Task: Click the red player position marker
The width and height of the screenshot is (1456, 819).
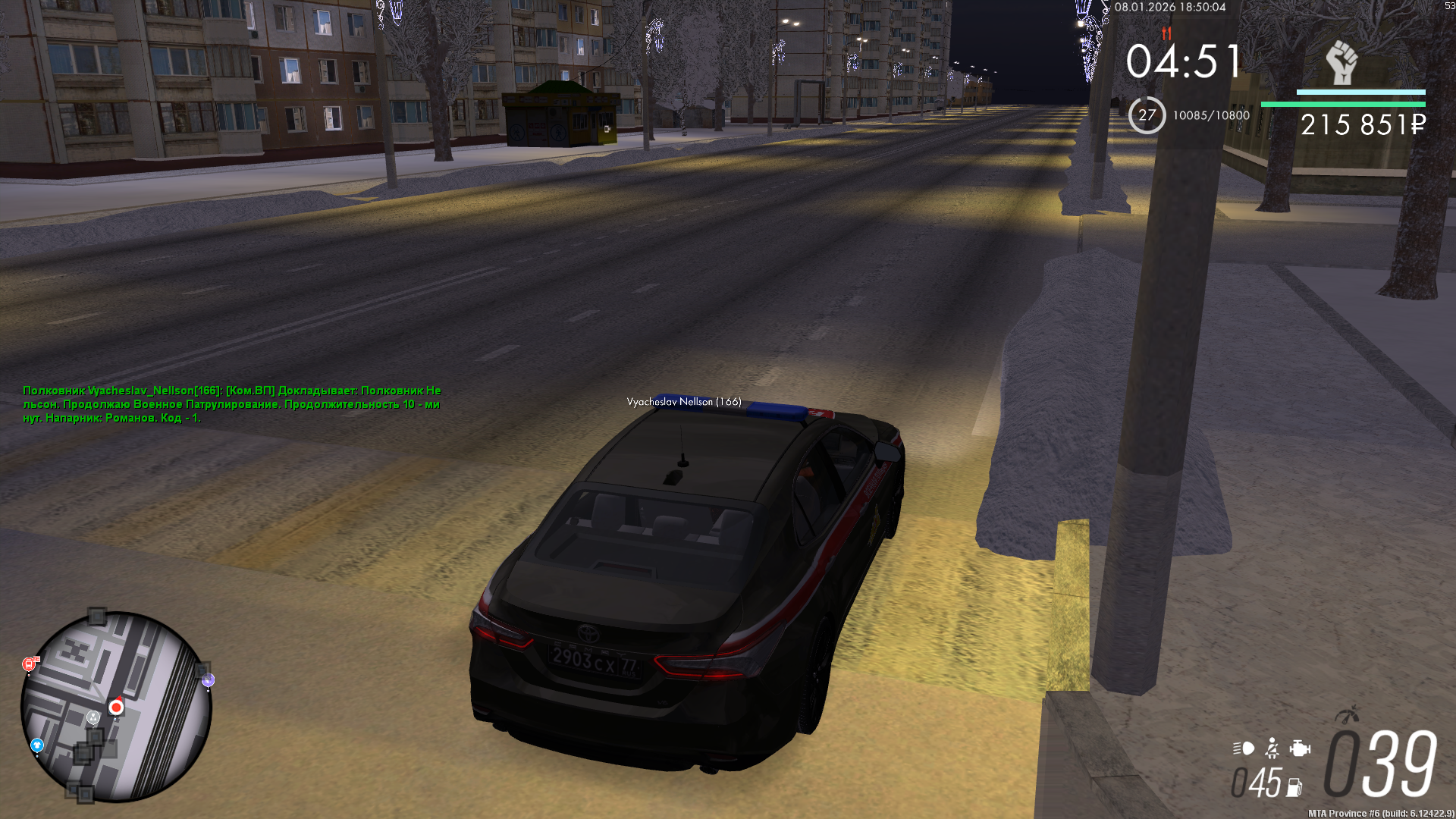Action: 116,707
